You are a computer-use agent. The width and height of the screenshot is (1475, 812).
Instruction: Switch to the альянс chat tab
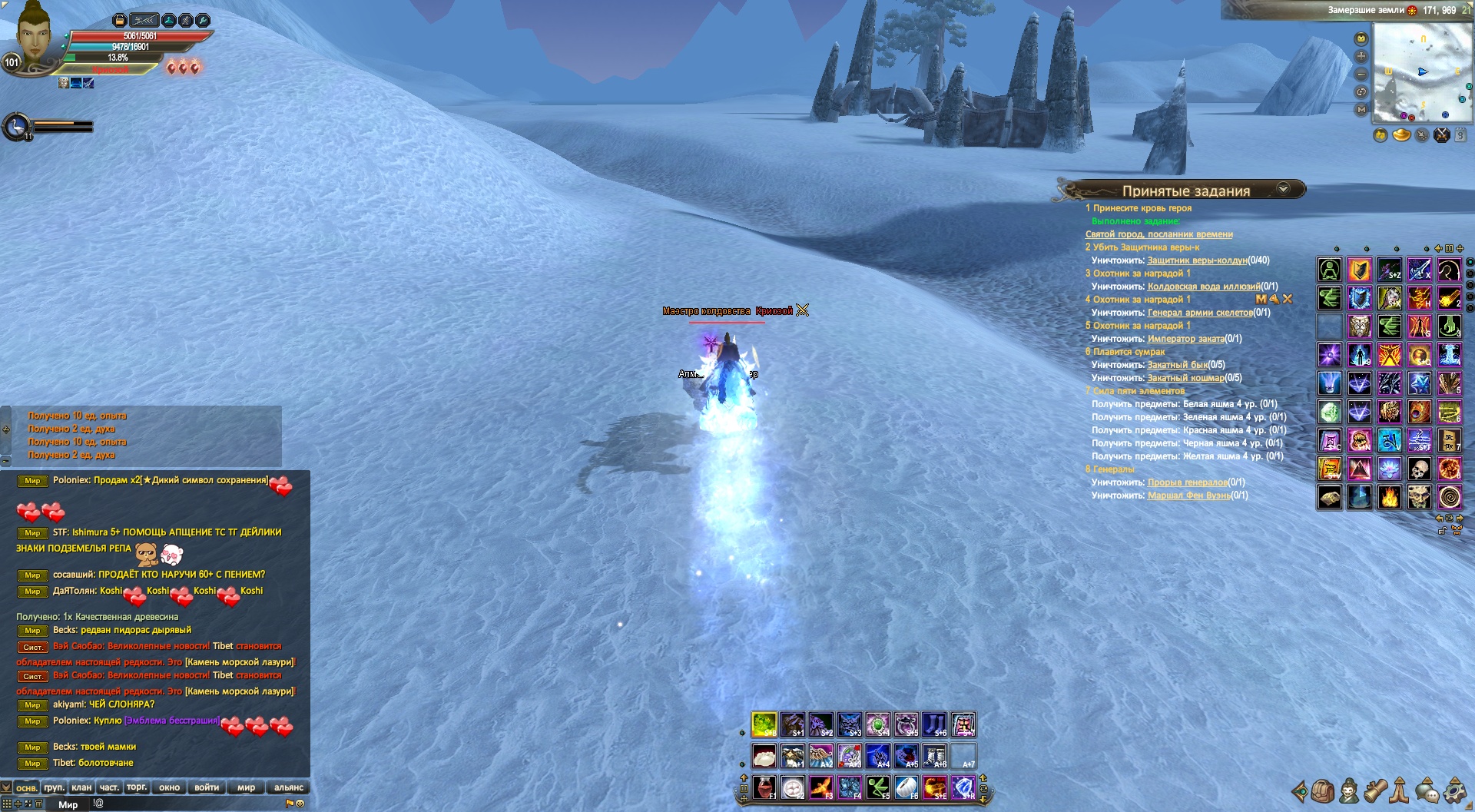pos(289,787)
